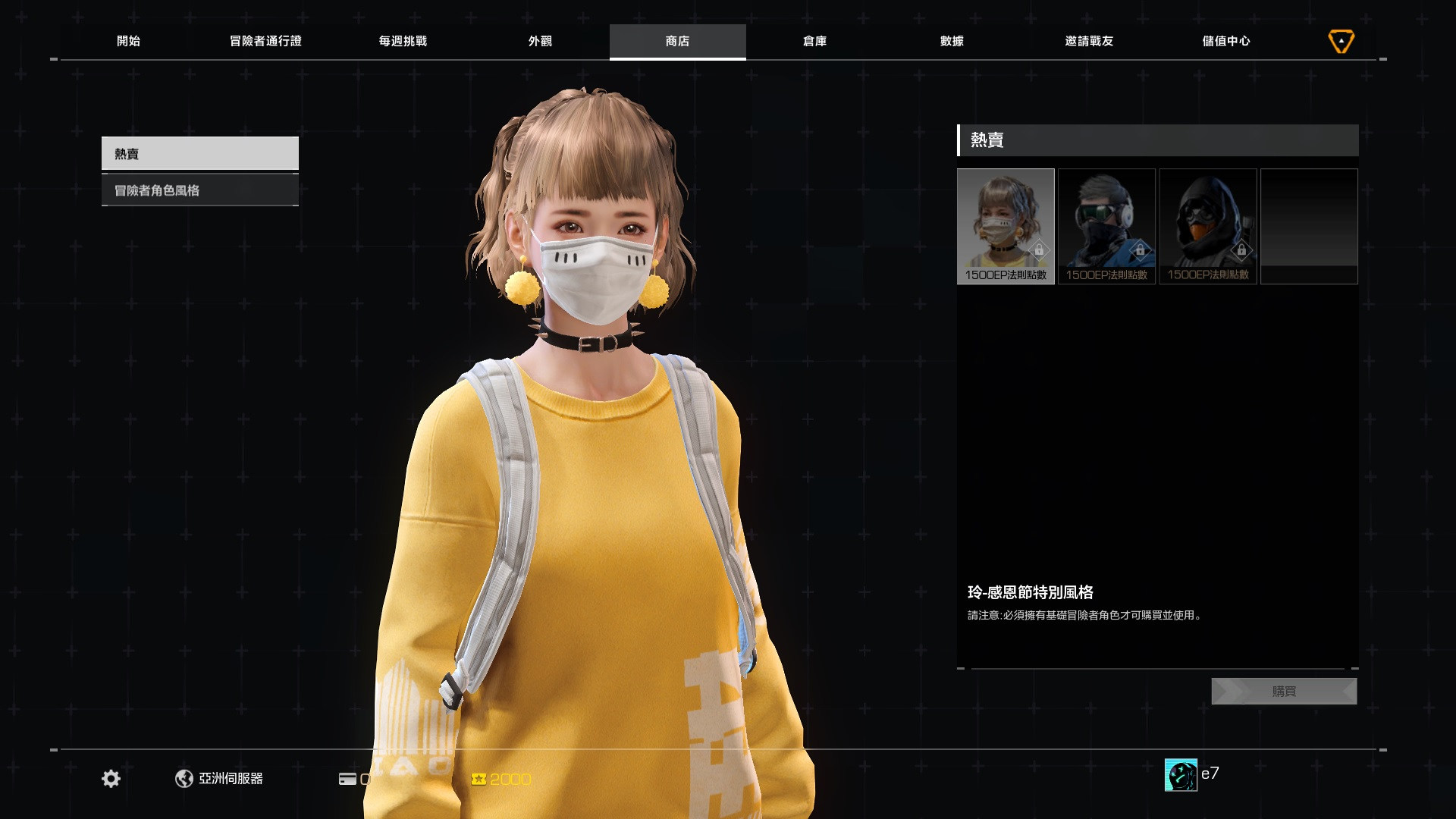
Task: Click the gold star coin icon showing 2000
Action: click(479, 778)
